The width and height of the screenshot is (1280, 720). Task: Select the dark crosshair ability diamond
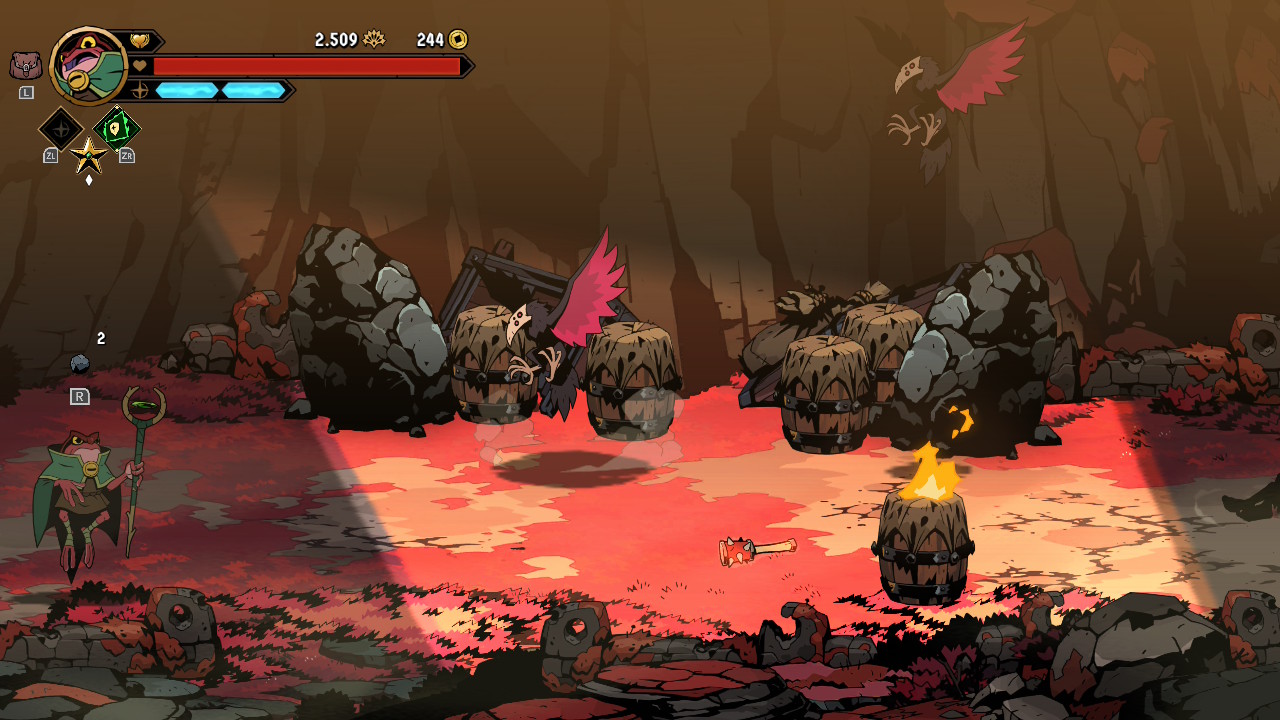click(60, 129)
